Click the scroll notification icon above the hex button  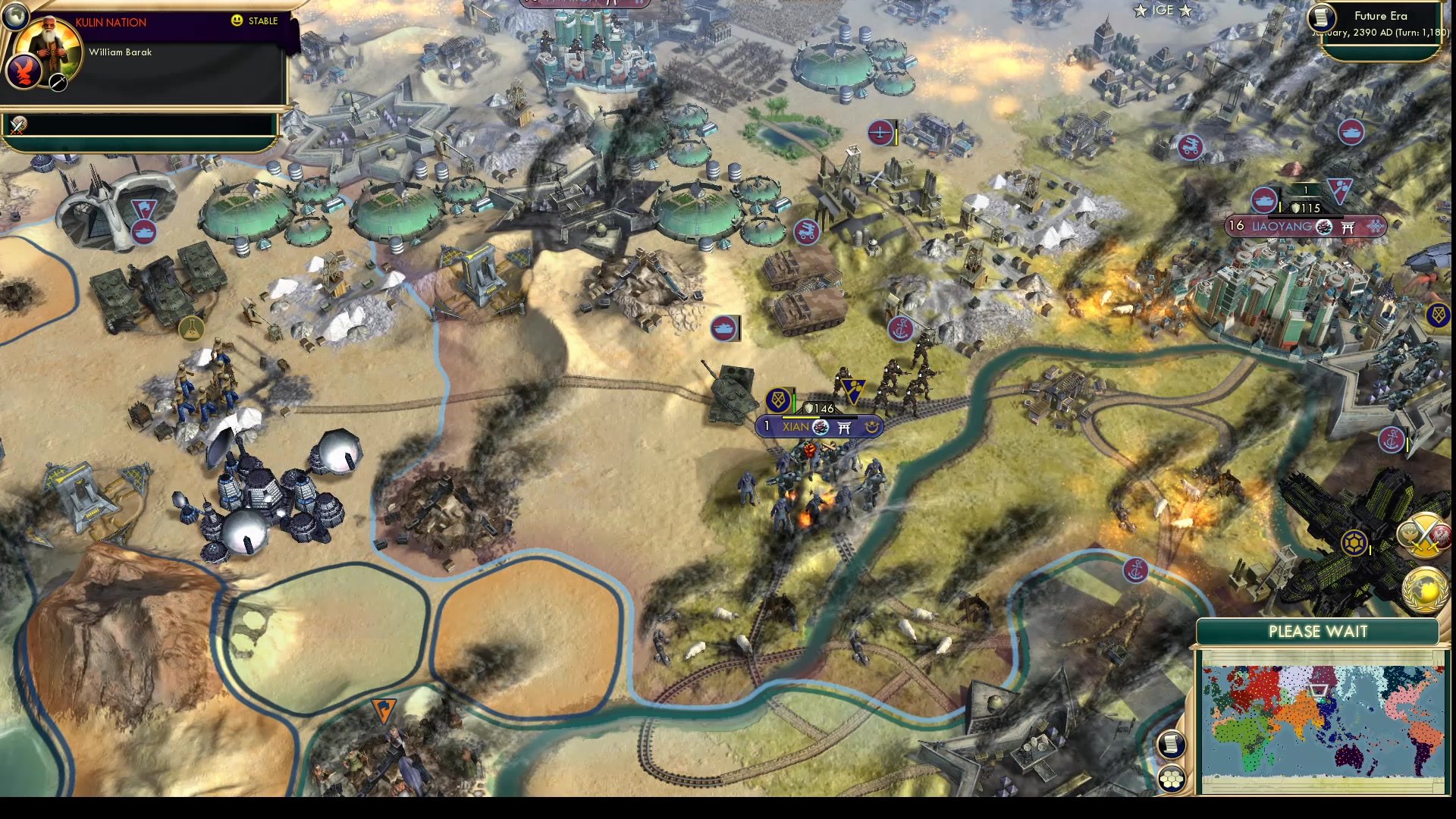pyautogui.click(x=1172, y=745)
